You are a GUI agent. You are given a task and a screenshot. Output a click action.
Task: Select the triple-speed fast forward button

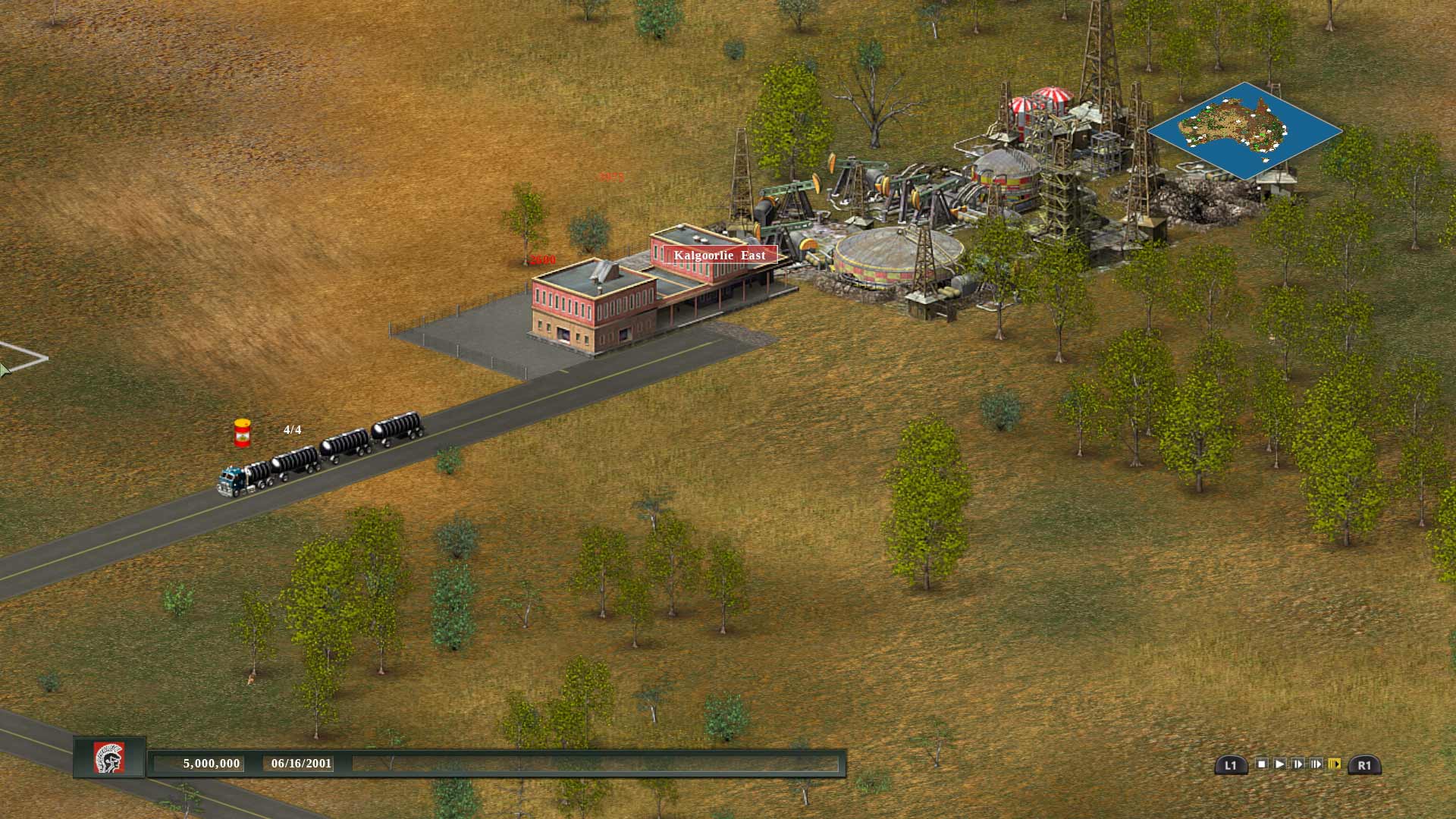[x=1316, y=764]
